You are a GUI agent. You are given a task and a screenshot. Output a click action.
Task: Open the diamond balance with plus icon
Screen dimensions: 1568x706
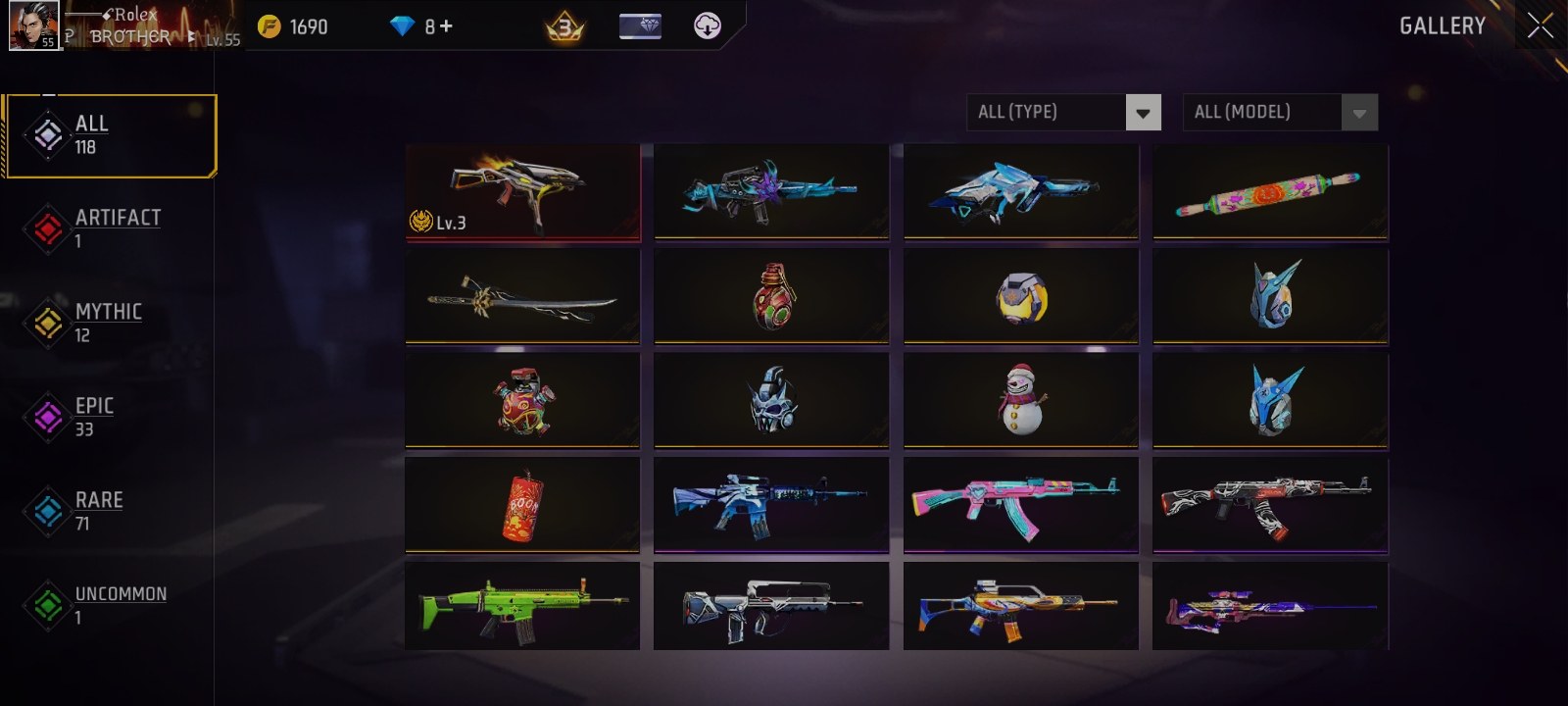(421, 26)
